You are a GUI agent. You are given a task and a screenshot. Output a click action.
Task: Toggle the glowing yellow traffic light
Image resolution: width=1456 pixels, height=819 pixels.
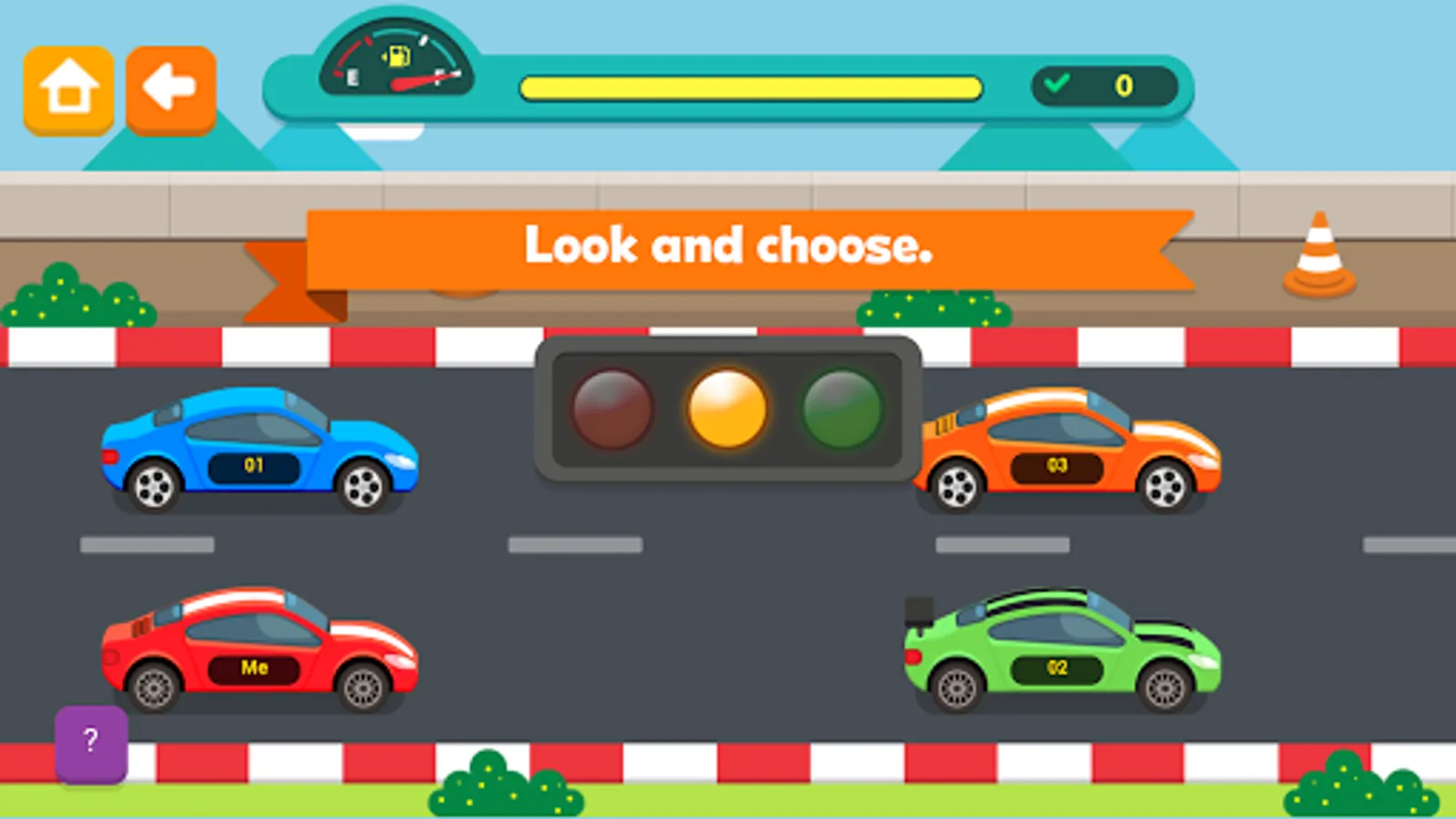click(x=726, y=407)
